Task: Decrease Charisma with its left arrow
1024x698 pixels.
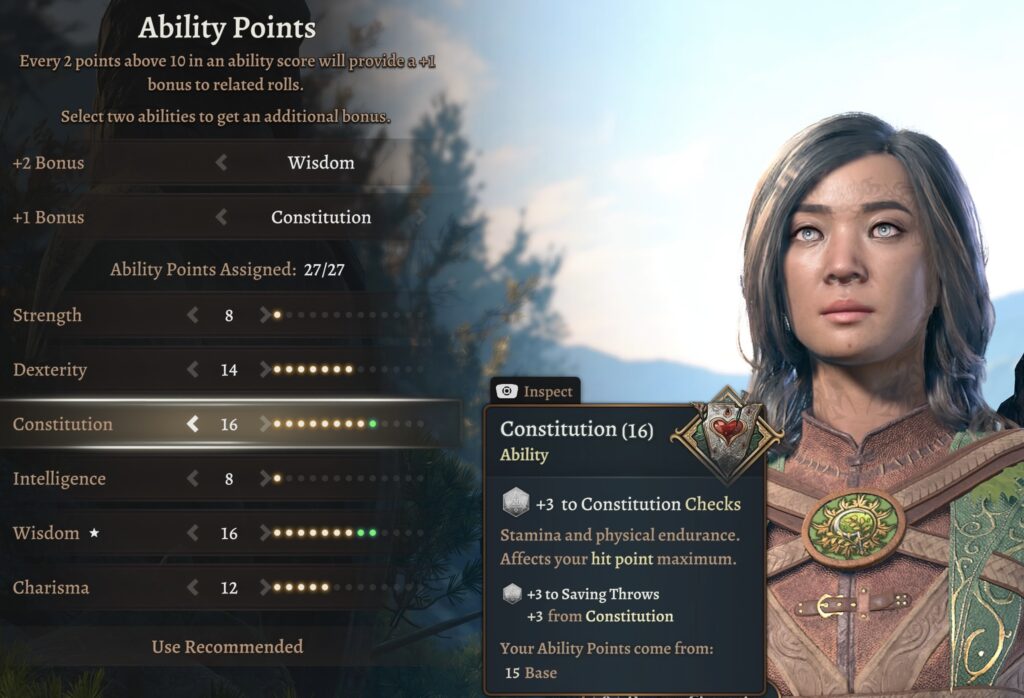Action: 193,588
